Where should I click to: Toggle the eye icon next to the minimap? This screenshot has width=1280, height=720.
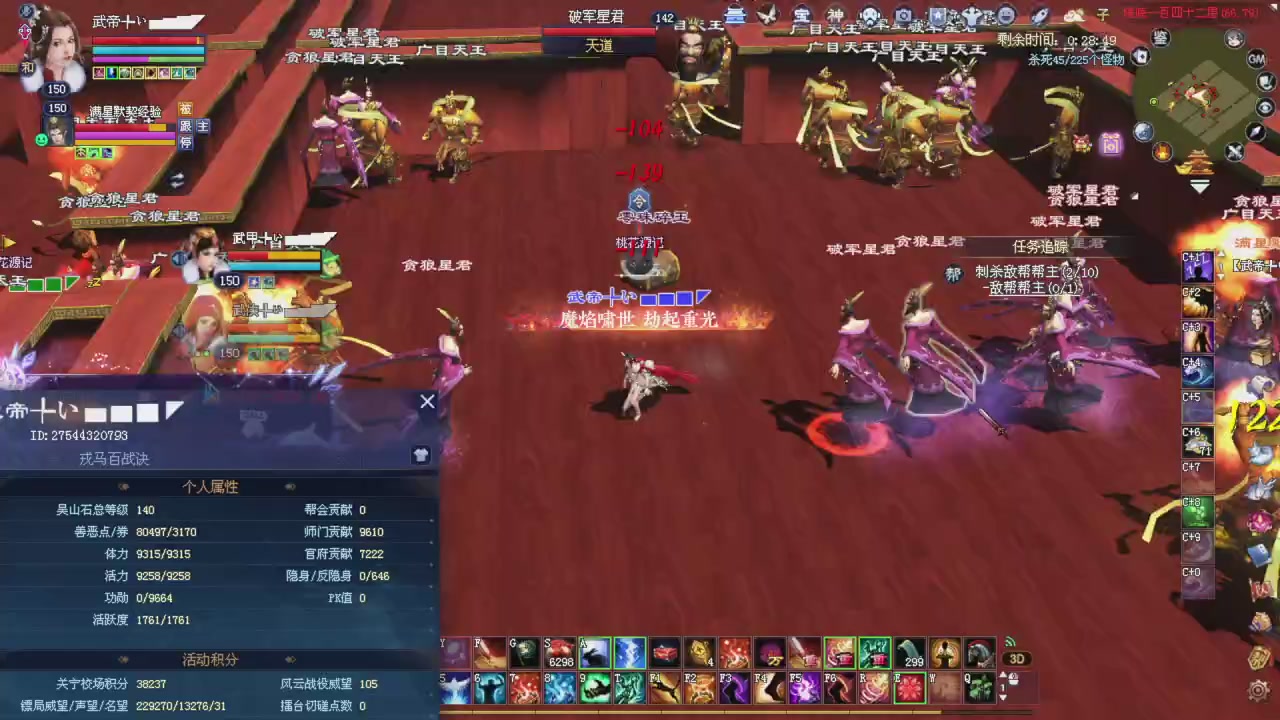coord(1264,107)
